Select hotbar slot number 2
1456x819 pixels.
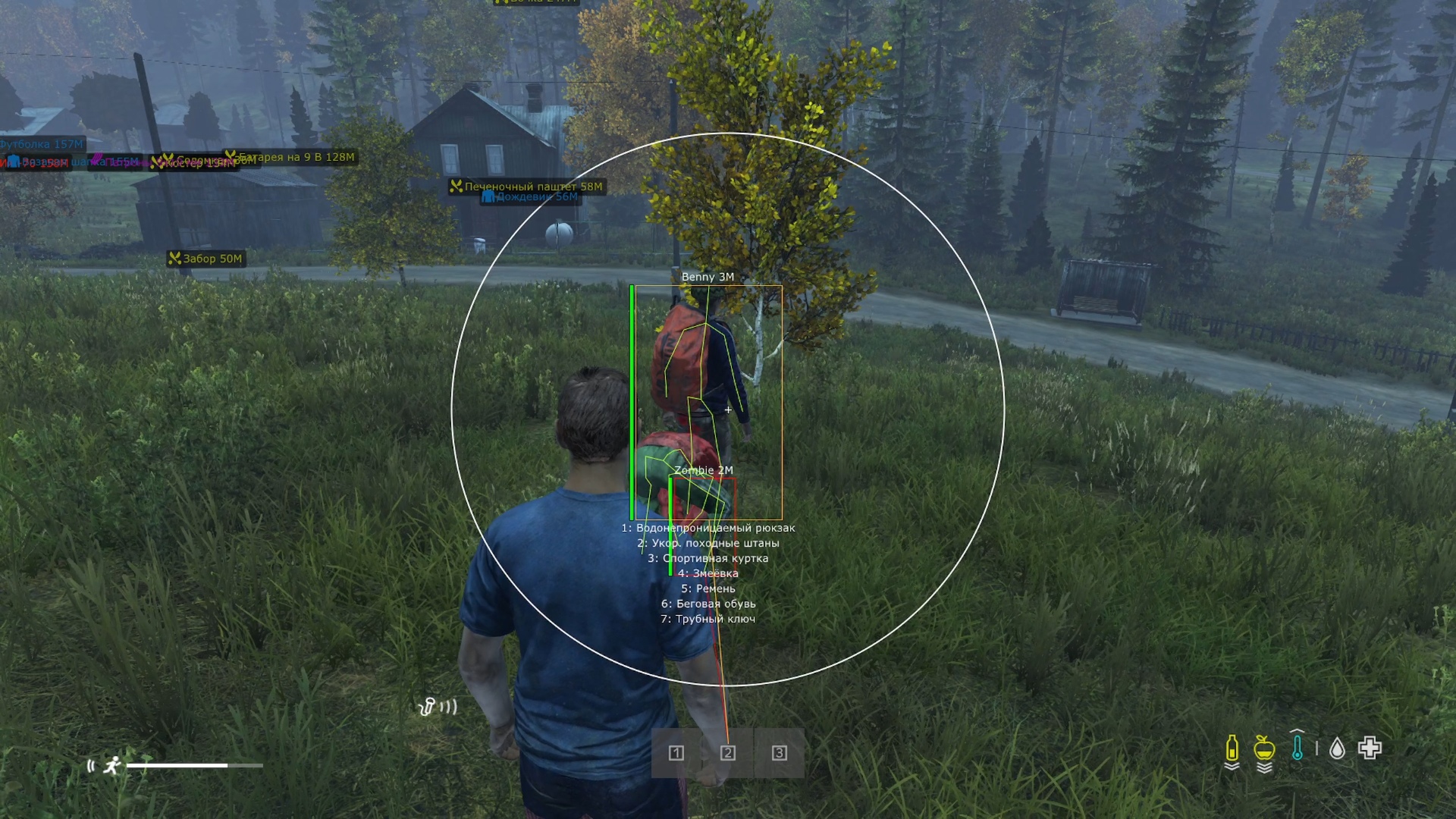[728, 753]
